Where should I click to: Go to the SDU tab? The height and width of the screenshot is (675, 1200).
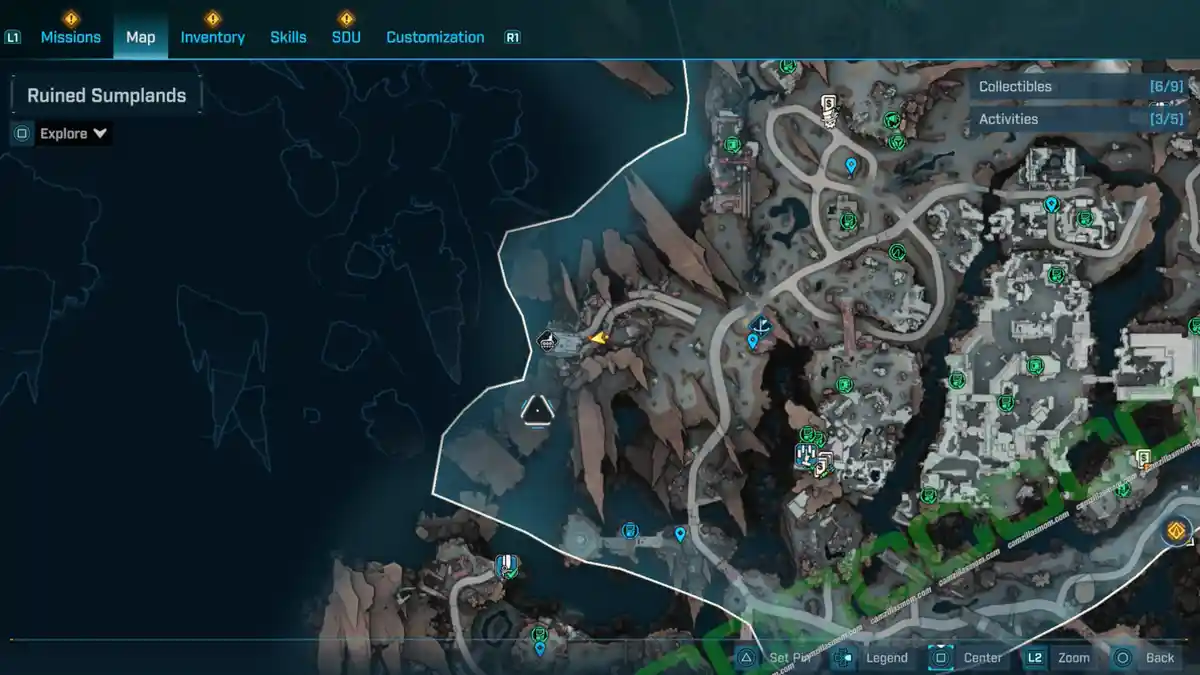346,37
